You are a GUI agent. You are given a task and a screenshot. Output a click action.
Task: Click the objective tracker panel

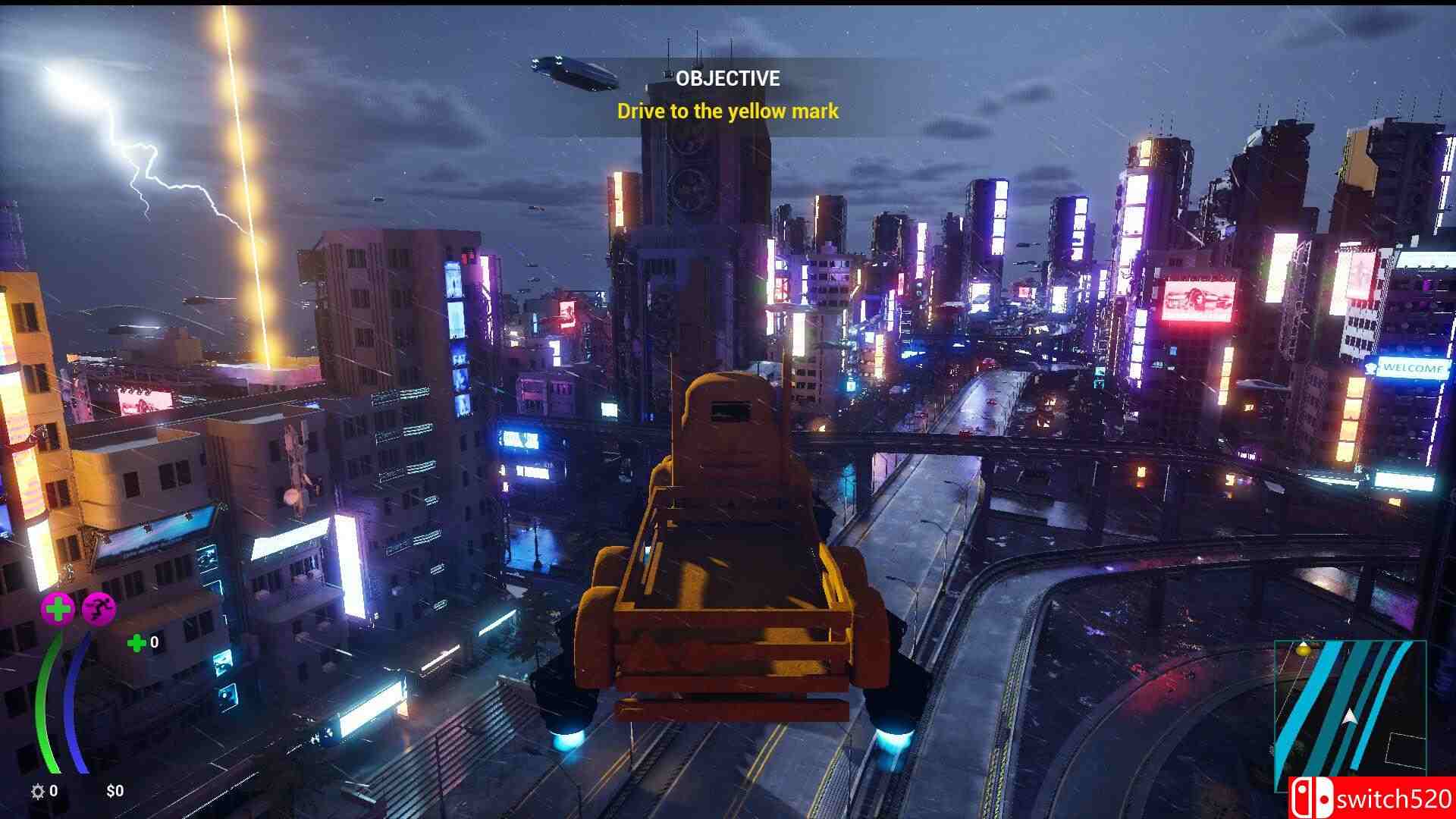[727, 96]
